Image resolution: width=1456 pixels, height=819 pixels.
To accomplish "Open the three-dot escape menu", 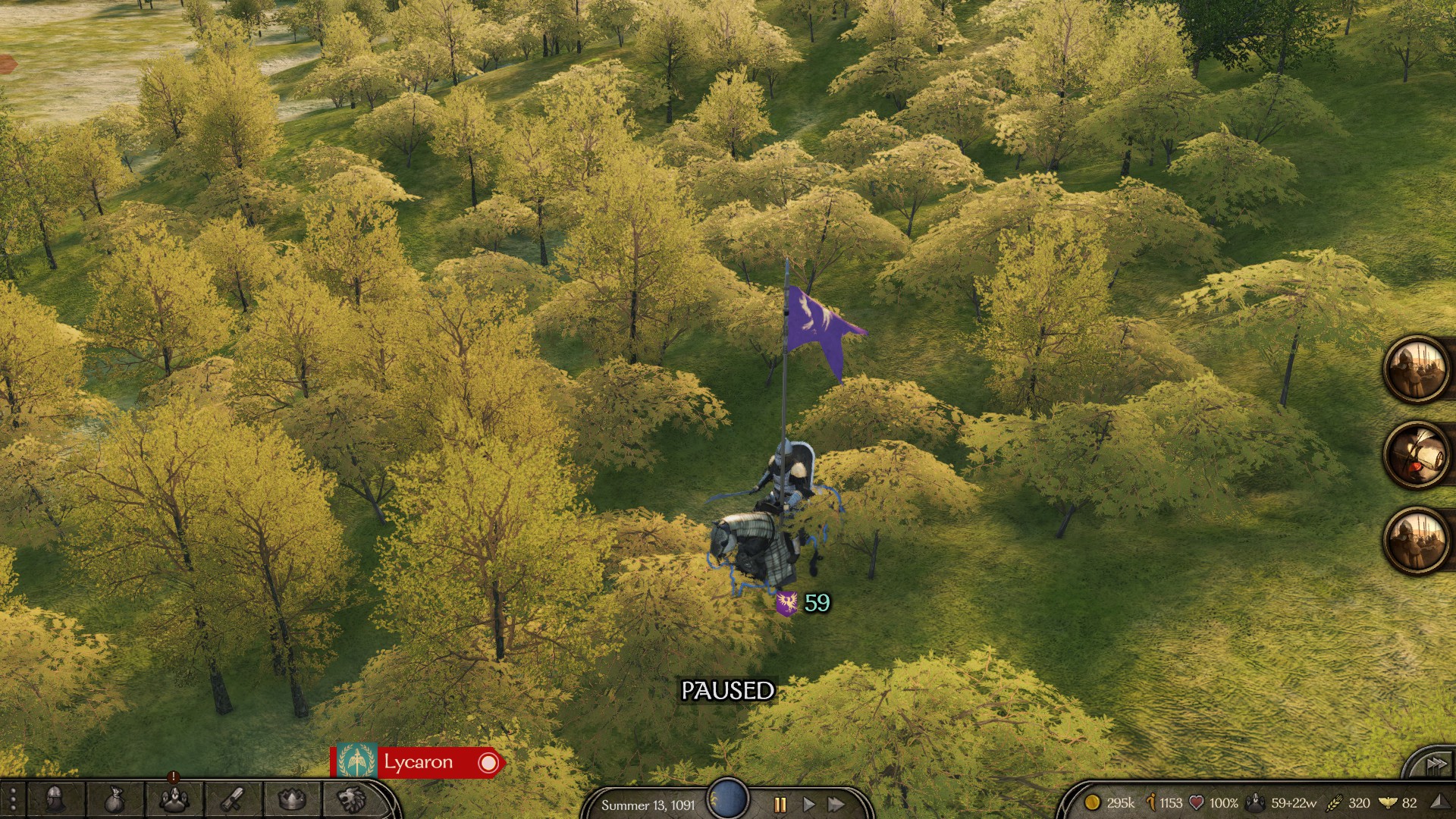I will (x=13, y=799).
